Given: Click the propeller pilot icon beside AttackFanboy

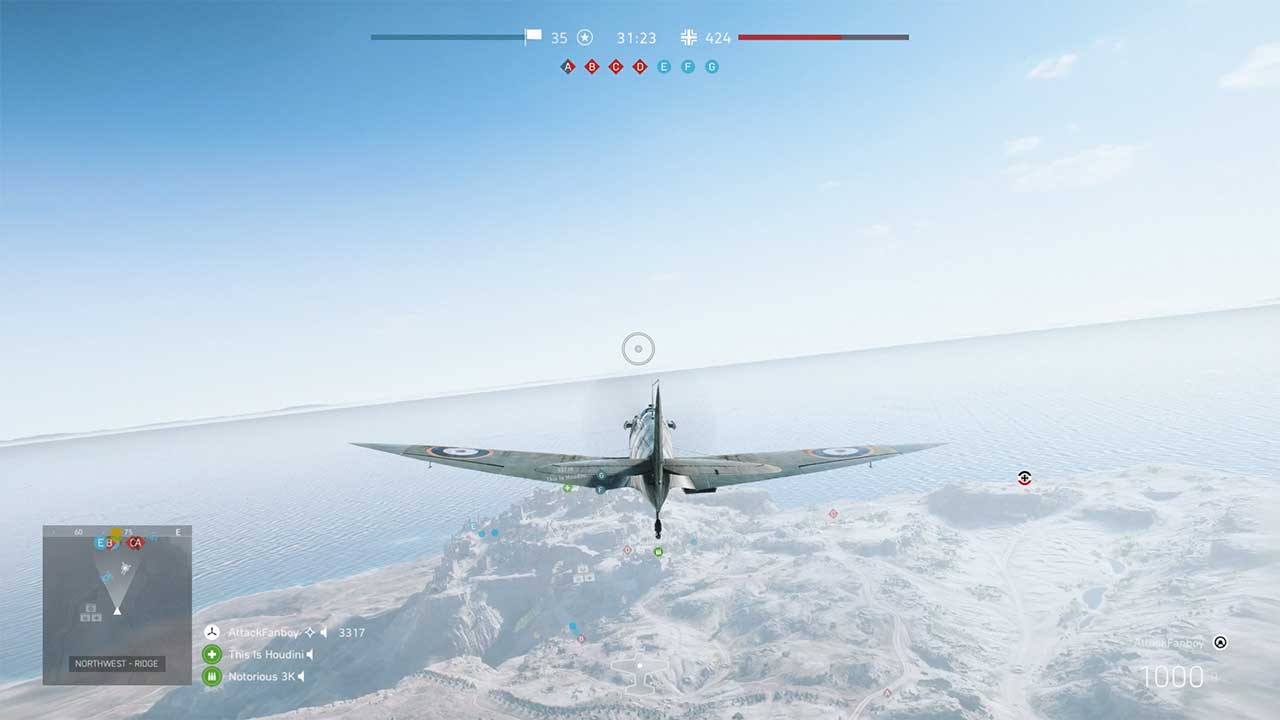Looking at the screenshot, I should [x=212, y=632].
